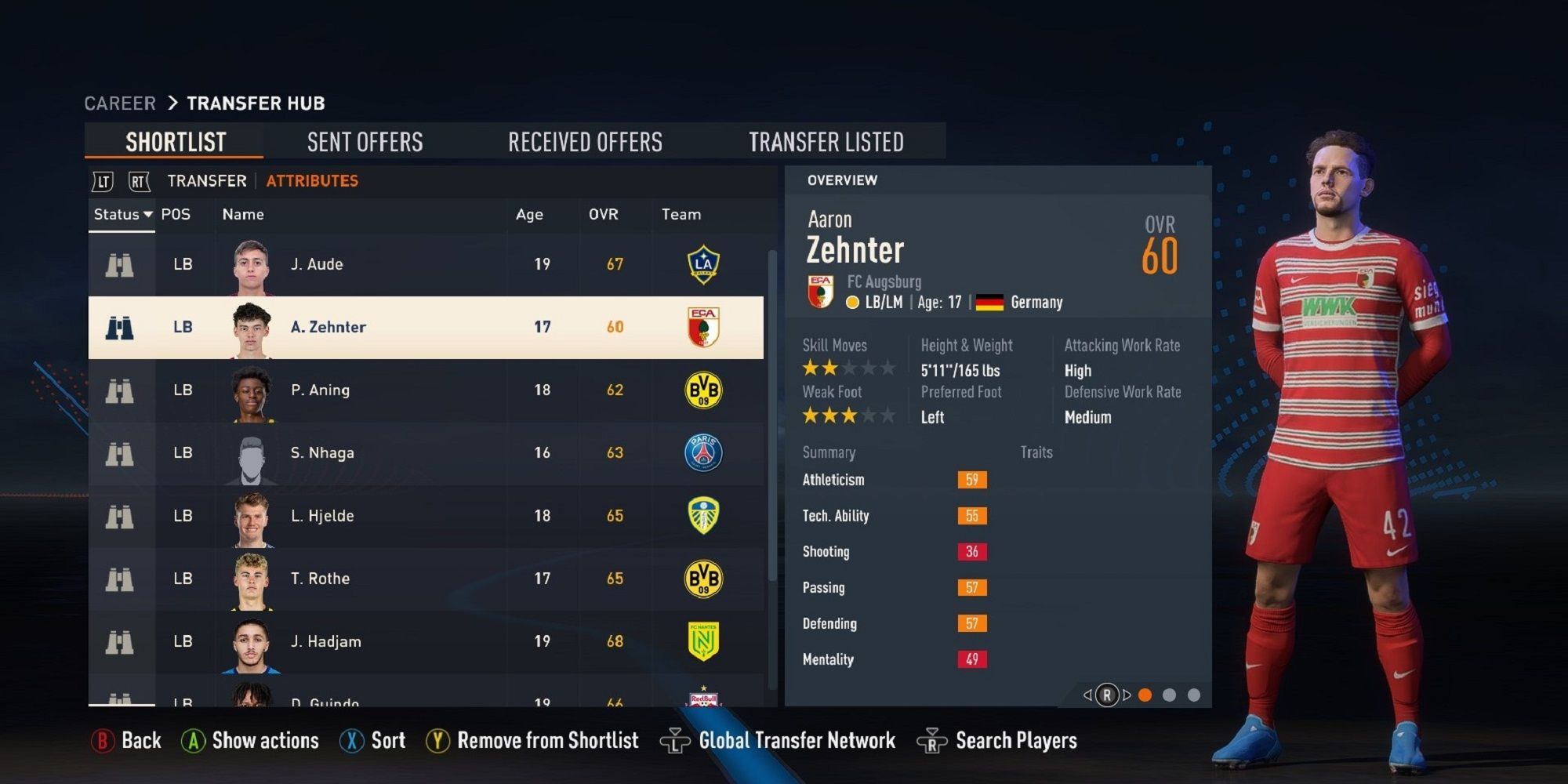The image size is (1568, 784).
Task: Click the left arrow beside the R indicator
Action: 1089,694
